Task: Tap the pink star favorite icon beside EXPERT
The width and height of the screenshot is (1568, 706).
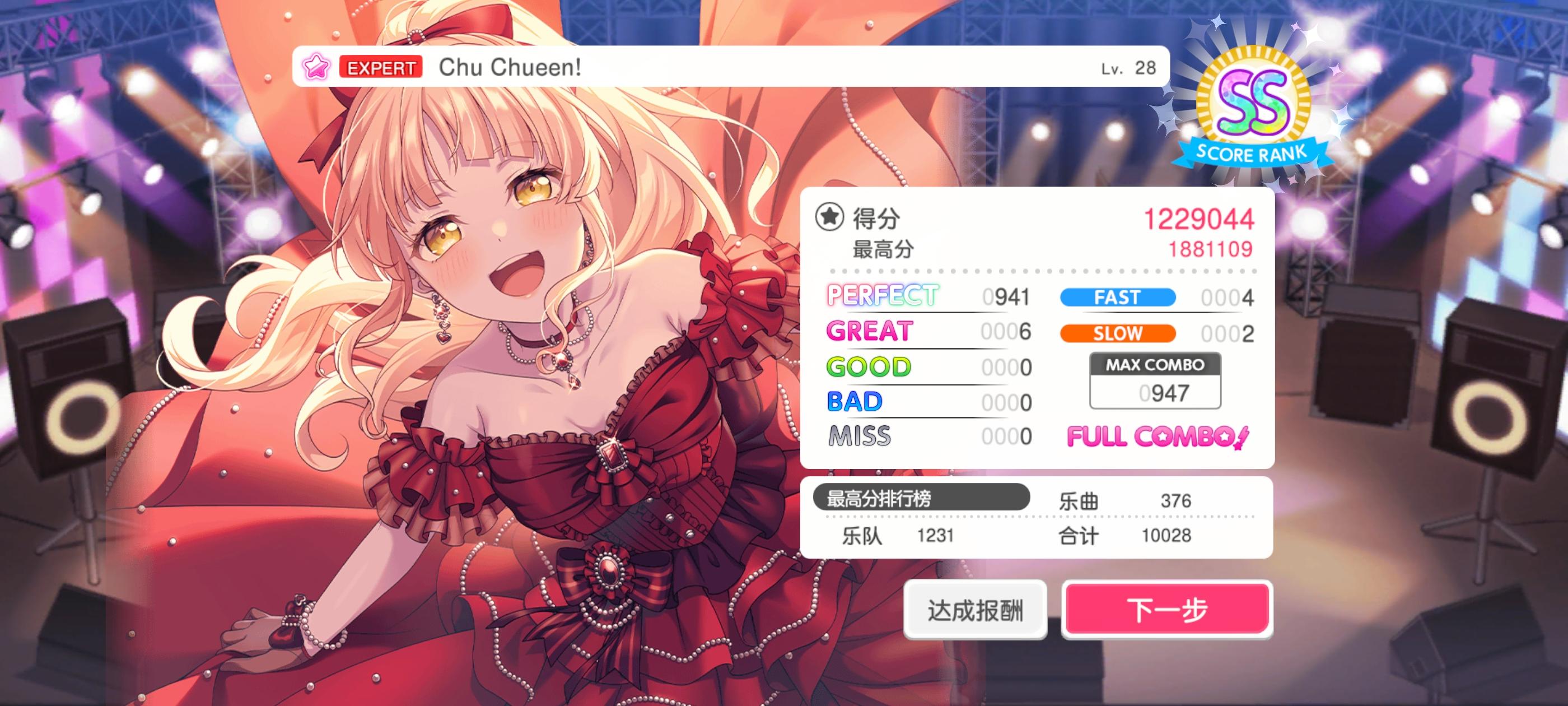Action: (x=316, y=67)
